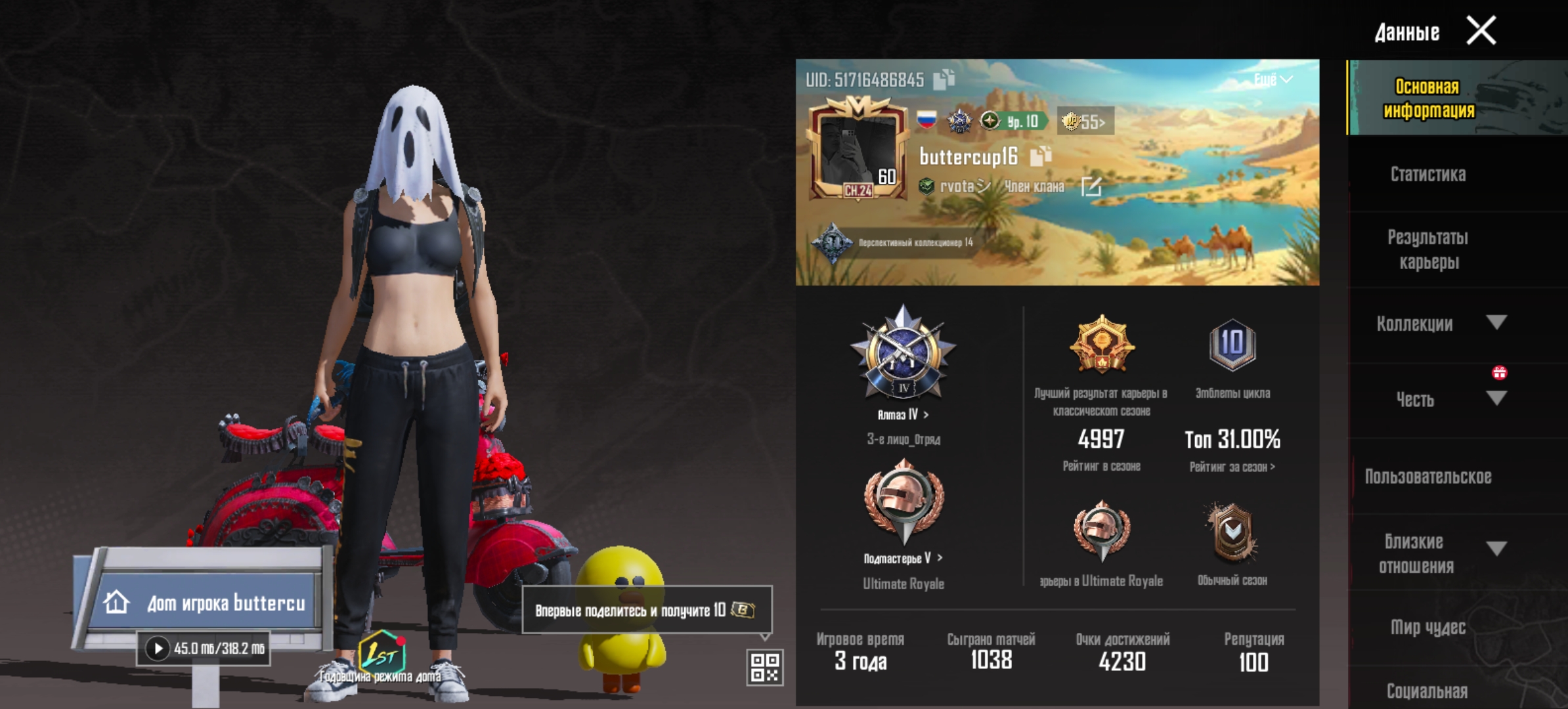Image resolution: width=1568 pixels, height=709 pixels.
Task: Expand the Коллекции section
Action: tap(1496, 322)
